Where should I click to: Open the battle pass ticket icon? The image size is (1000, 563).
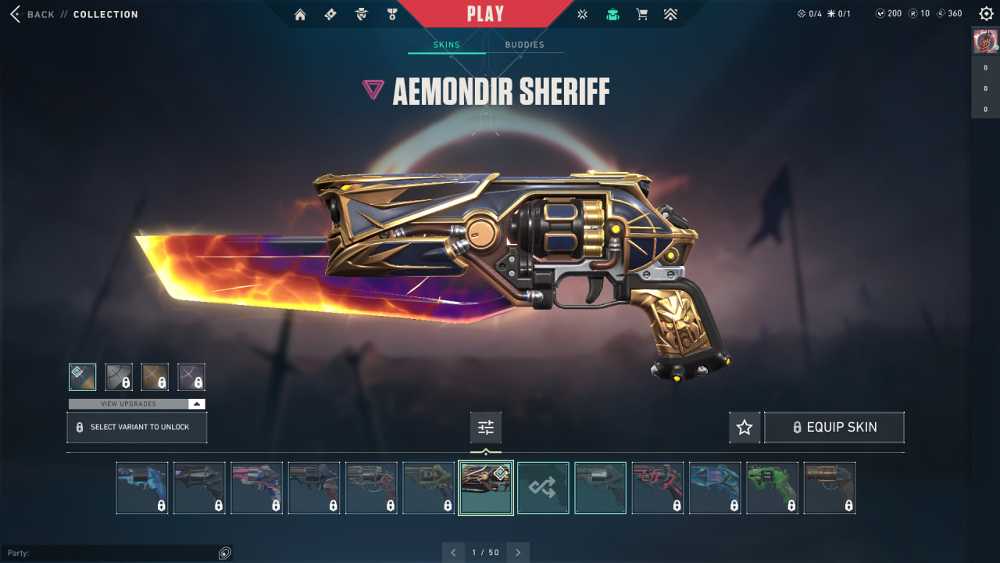point(330,15)
